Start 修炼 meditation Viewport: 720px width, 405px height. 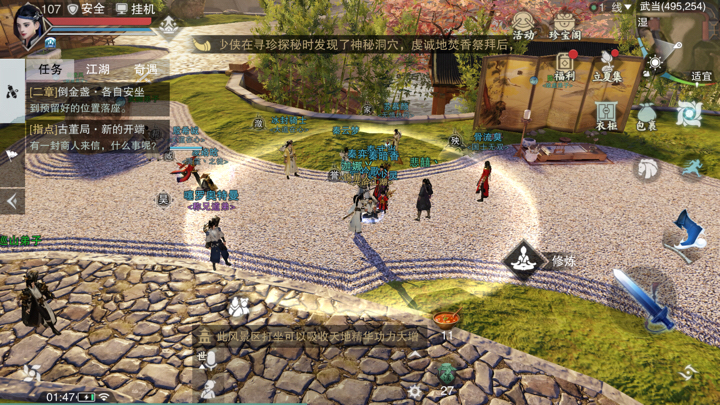point(524,261)
